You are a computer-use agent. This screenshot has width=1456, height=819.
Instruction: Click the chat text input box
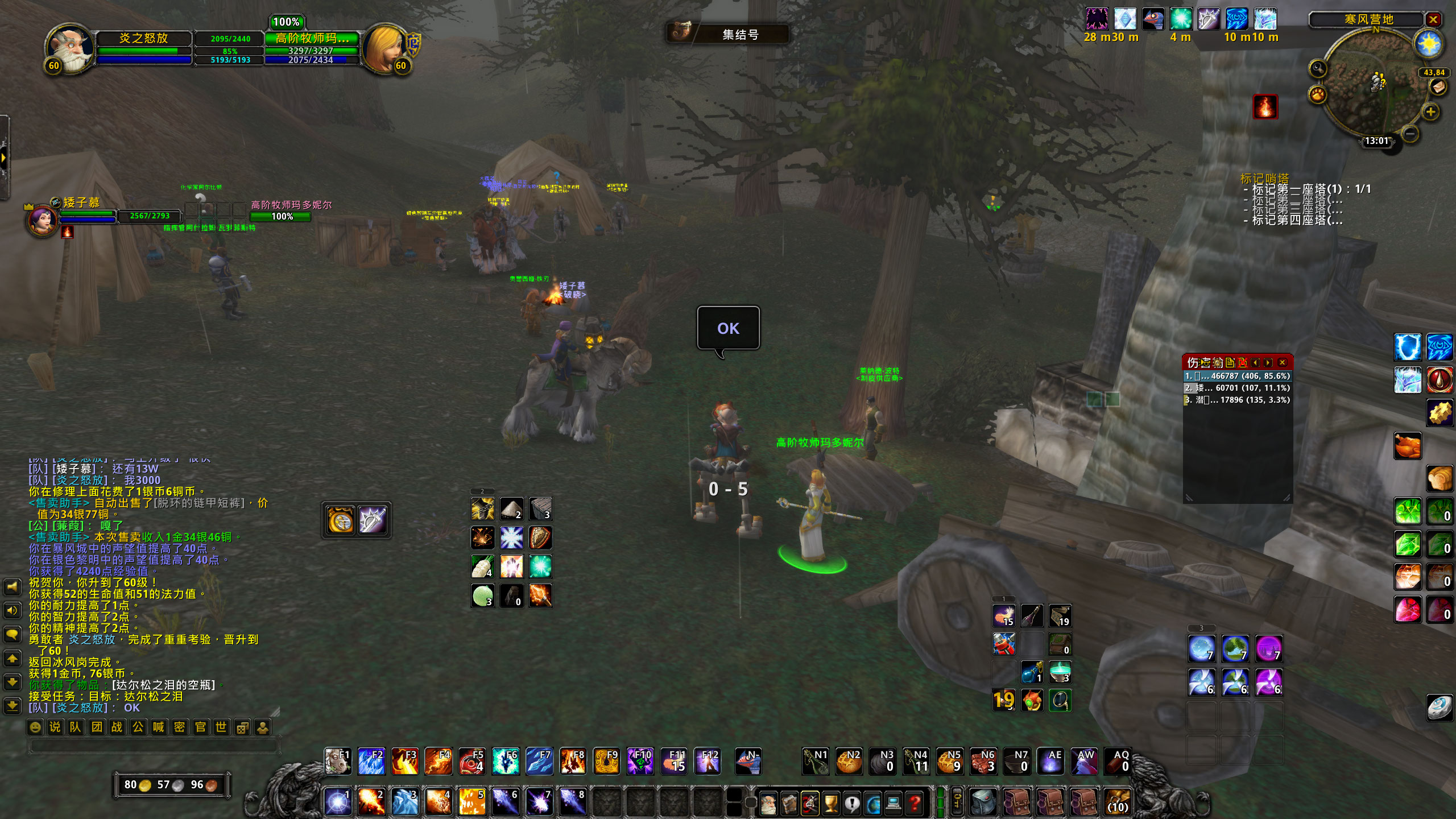[154, 744]
